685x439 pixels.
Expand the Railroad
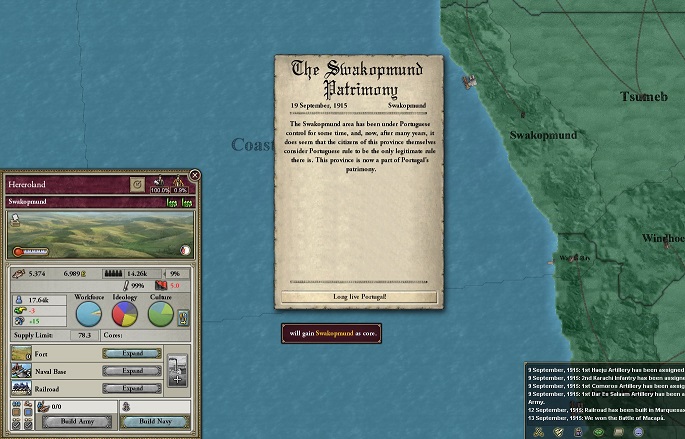pos(133,388)
